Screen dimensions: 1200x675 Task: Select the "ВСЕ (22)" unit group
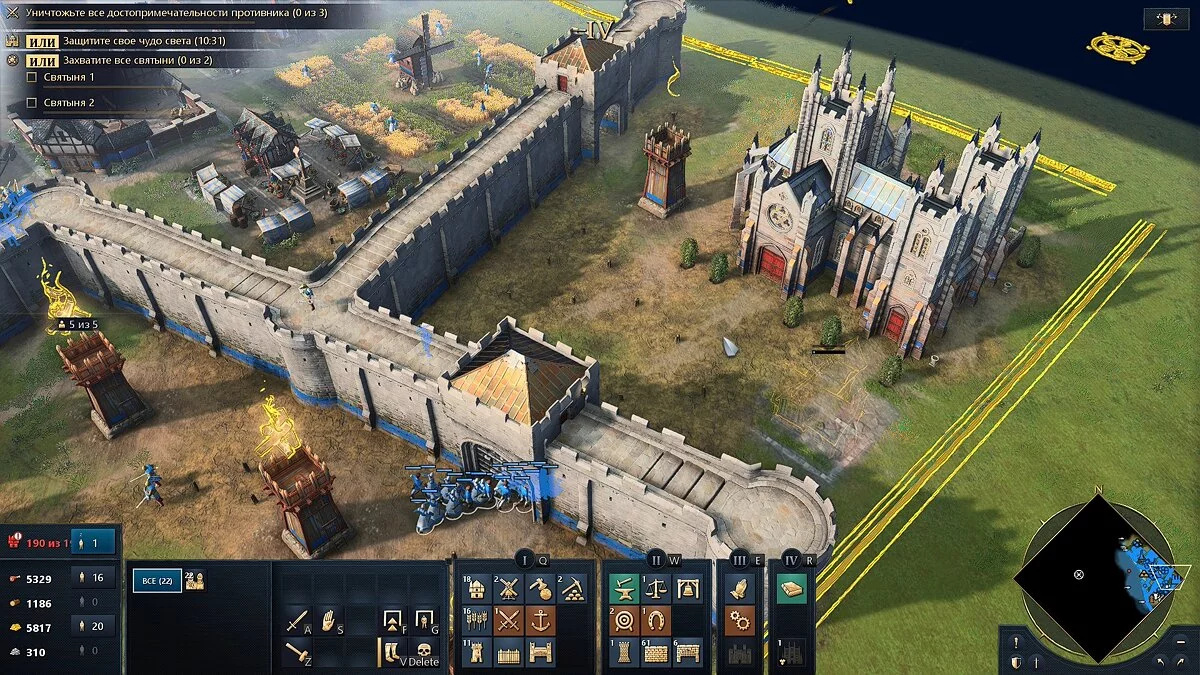click(157, 580)
